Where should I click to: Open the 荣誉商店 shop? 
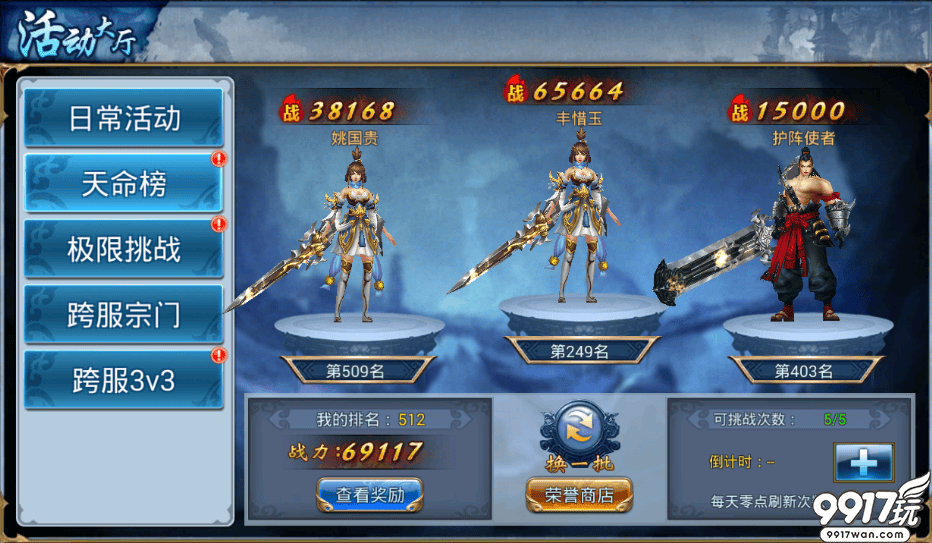[x=580, y=493]
